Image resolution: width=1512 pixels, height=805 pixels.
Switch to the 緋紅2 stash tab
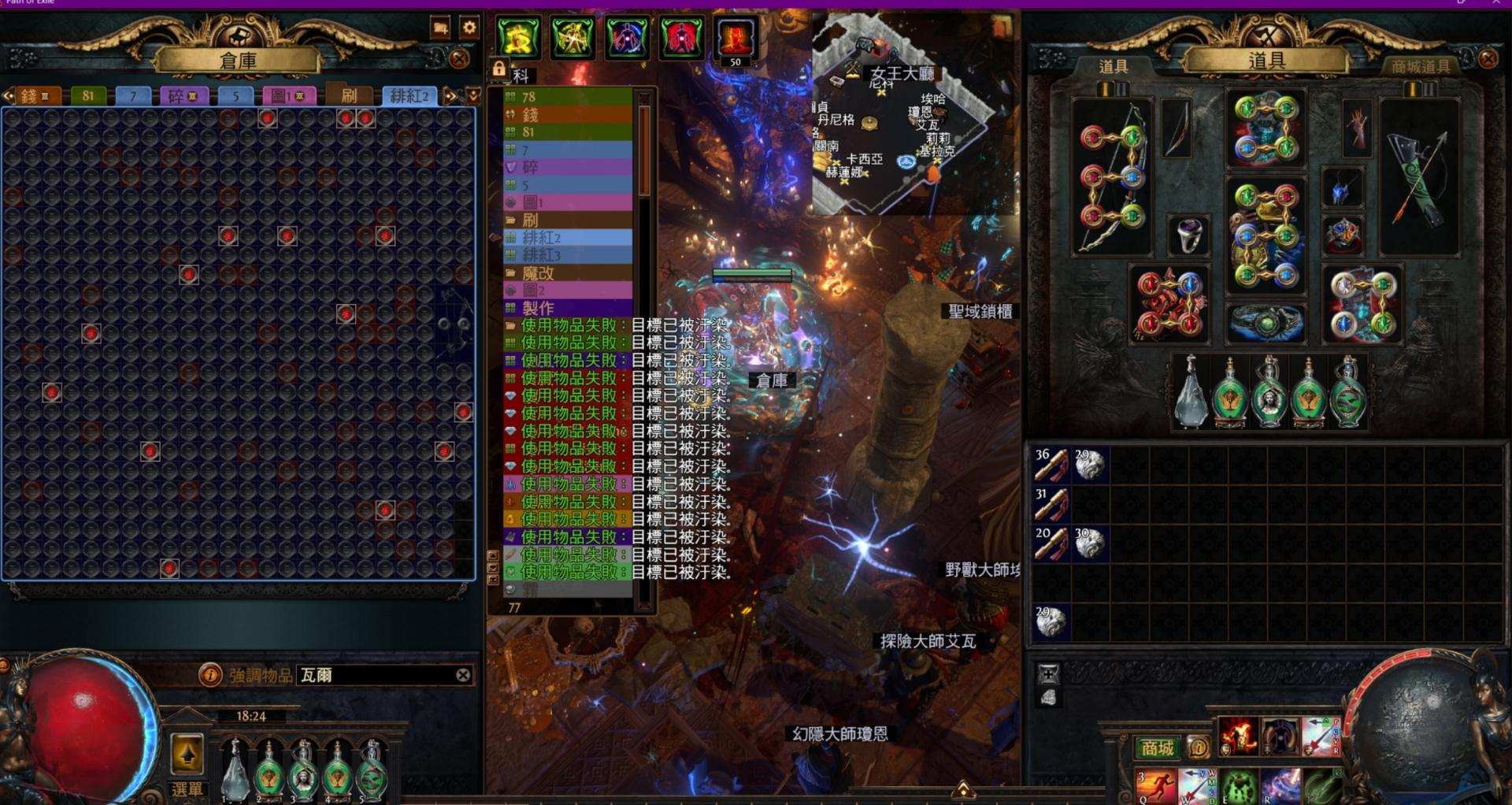[x=409, y=95]
